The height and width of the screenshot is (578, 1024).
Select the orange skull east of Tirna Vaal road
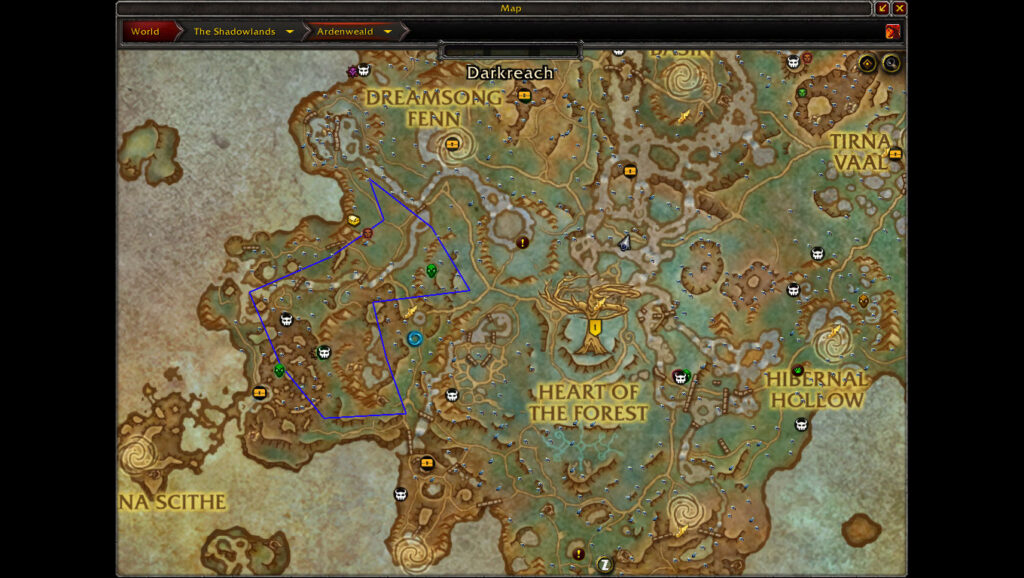point(863,301)
